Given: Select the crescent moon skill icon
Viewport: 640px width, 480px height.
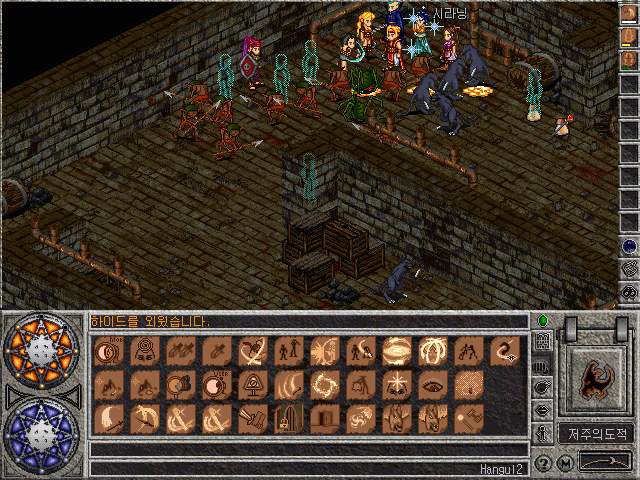Looking at the screenshot, I should tap(106, 419).
